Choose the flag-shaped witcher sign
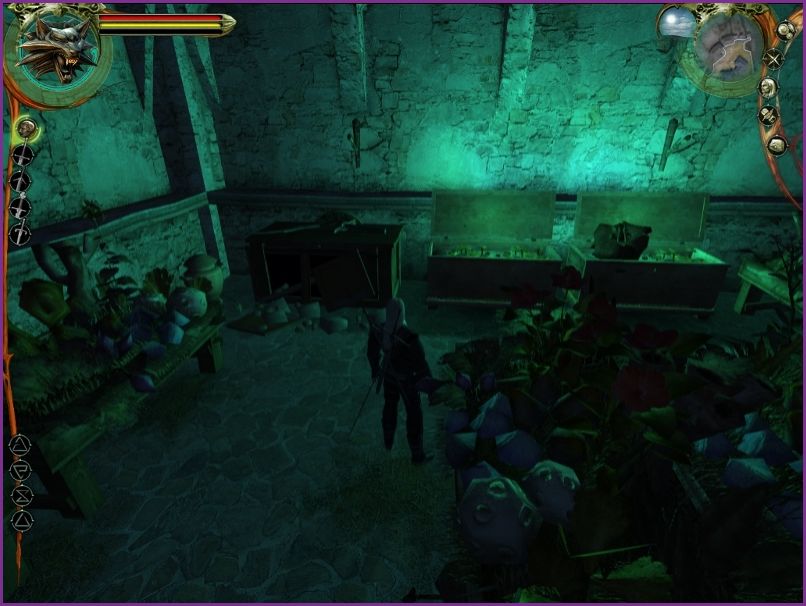The height and width of the screenshot is (606, 806). click(22, 470)
